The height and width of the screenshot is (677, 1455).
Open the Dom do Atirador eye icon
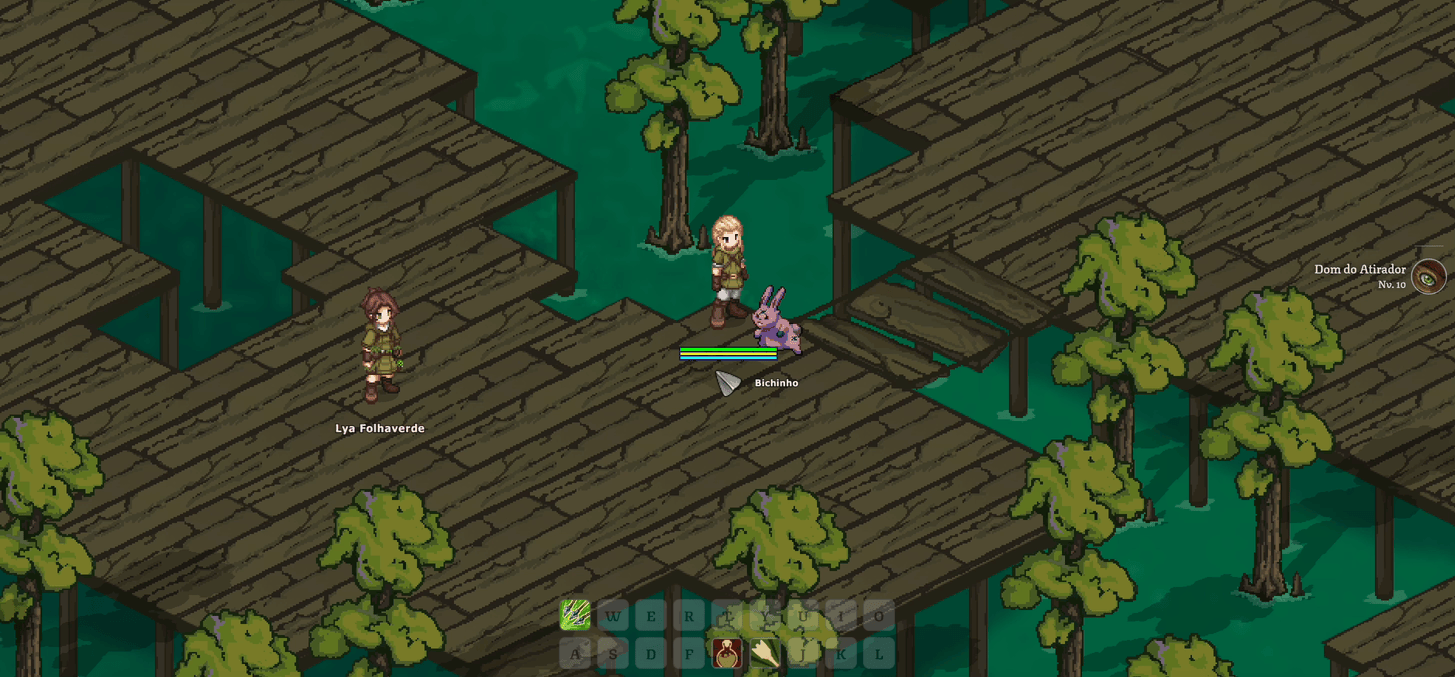tap(1428, 277)
